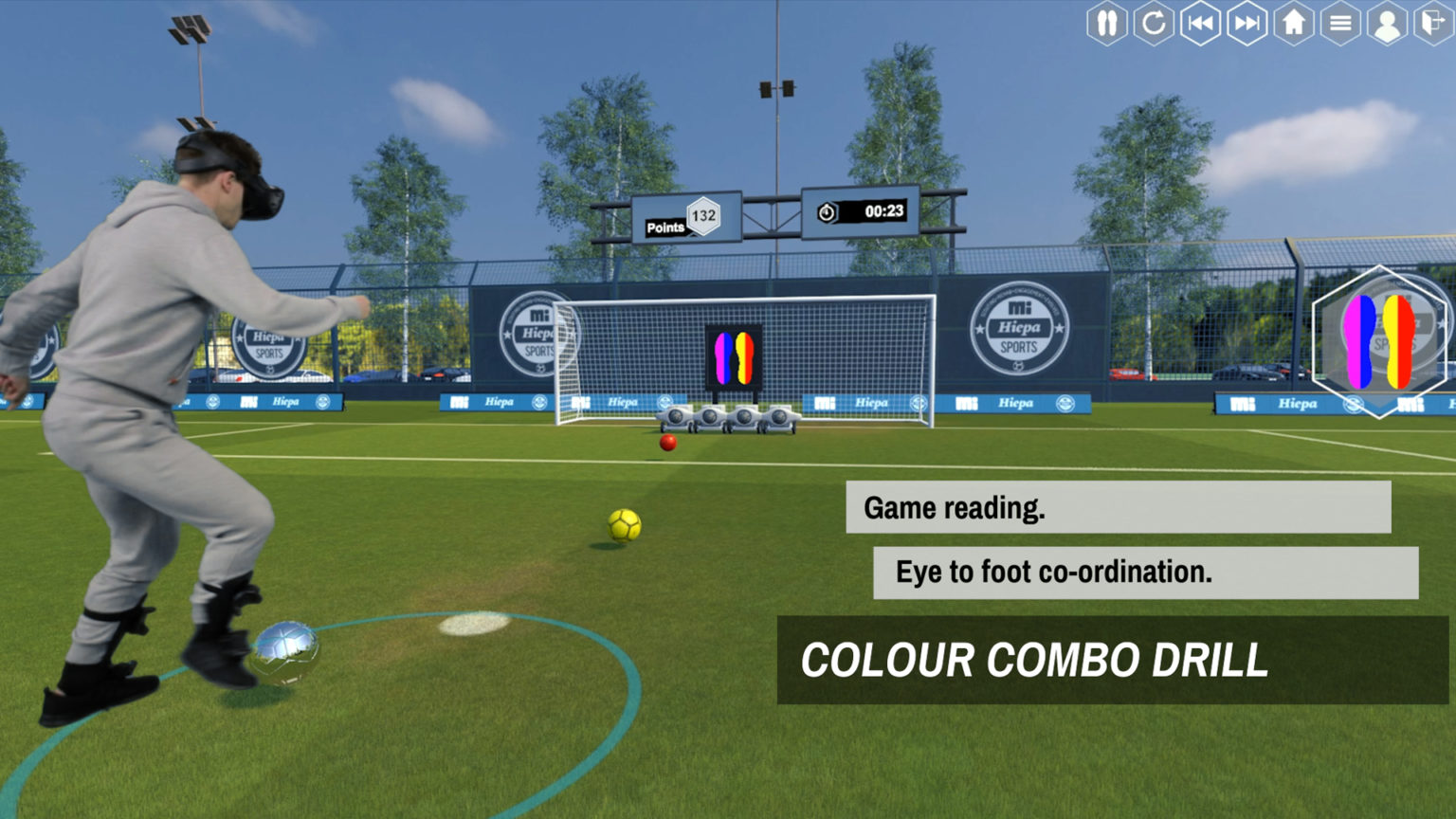
Task: Click the footprints icon in the top bar
Action: click(x=1106, y=23)
